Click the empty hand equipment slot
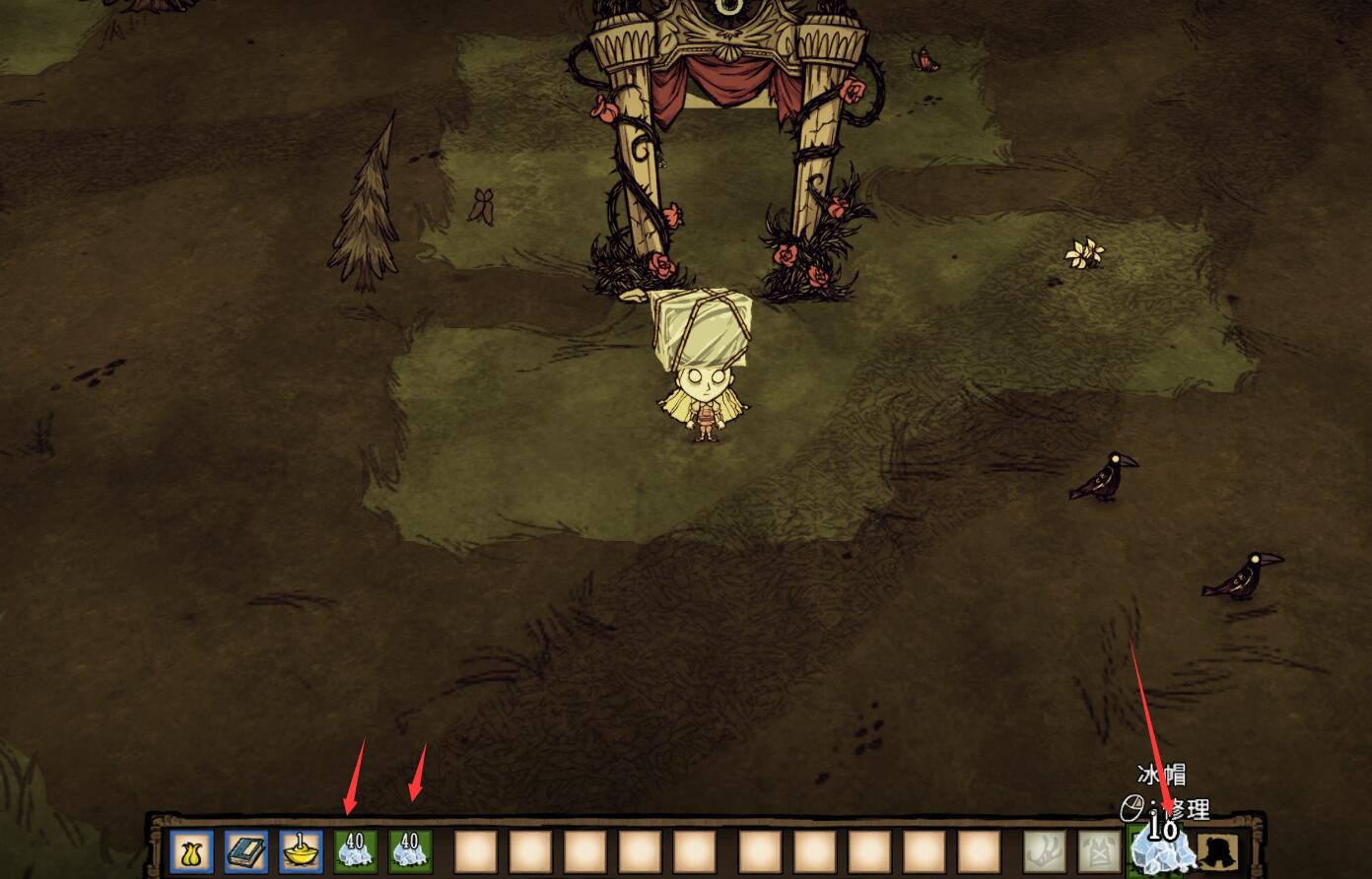The width and height of the screenshot is (1372, 879). pyautogui.click(x=1044, y=850)
